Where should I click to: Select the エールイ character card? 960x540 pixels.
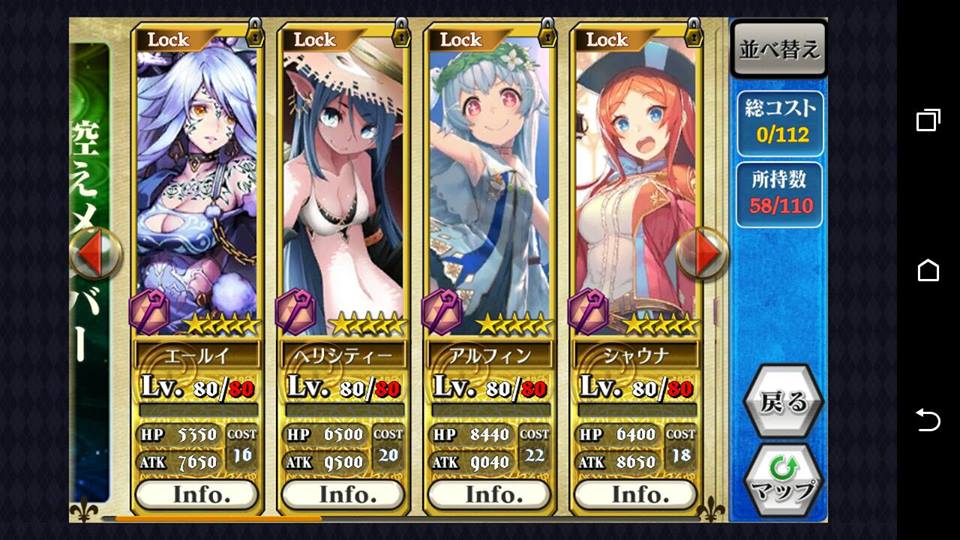(x=196, y=180)
